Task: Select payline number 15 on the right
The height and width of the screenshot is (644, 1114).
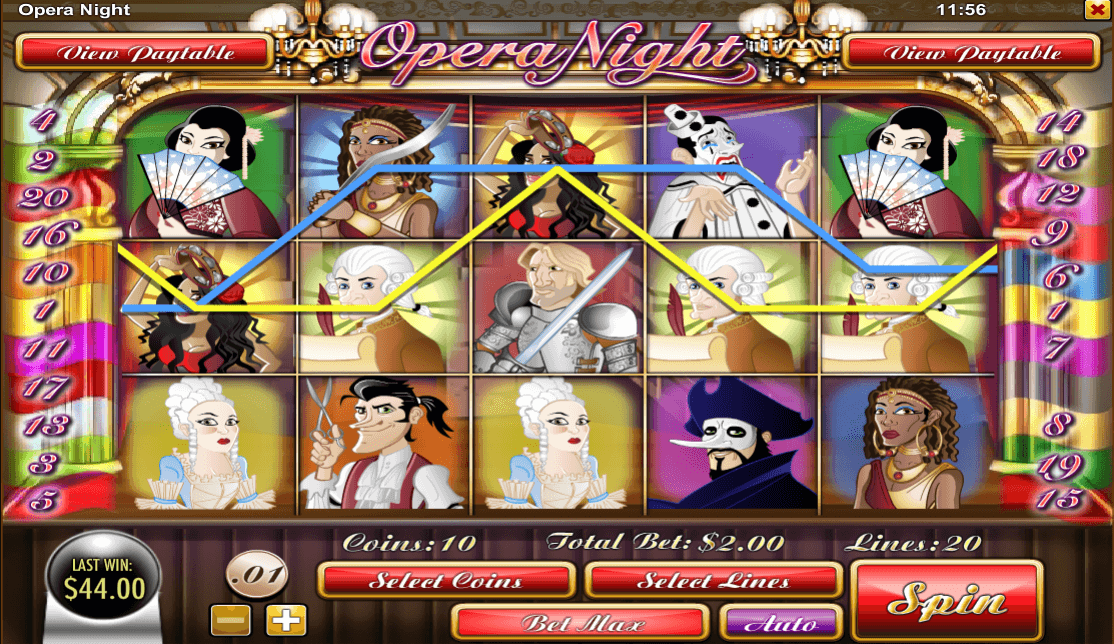Action: pyautogui.click(x=1058, y=497)
